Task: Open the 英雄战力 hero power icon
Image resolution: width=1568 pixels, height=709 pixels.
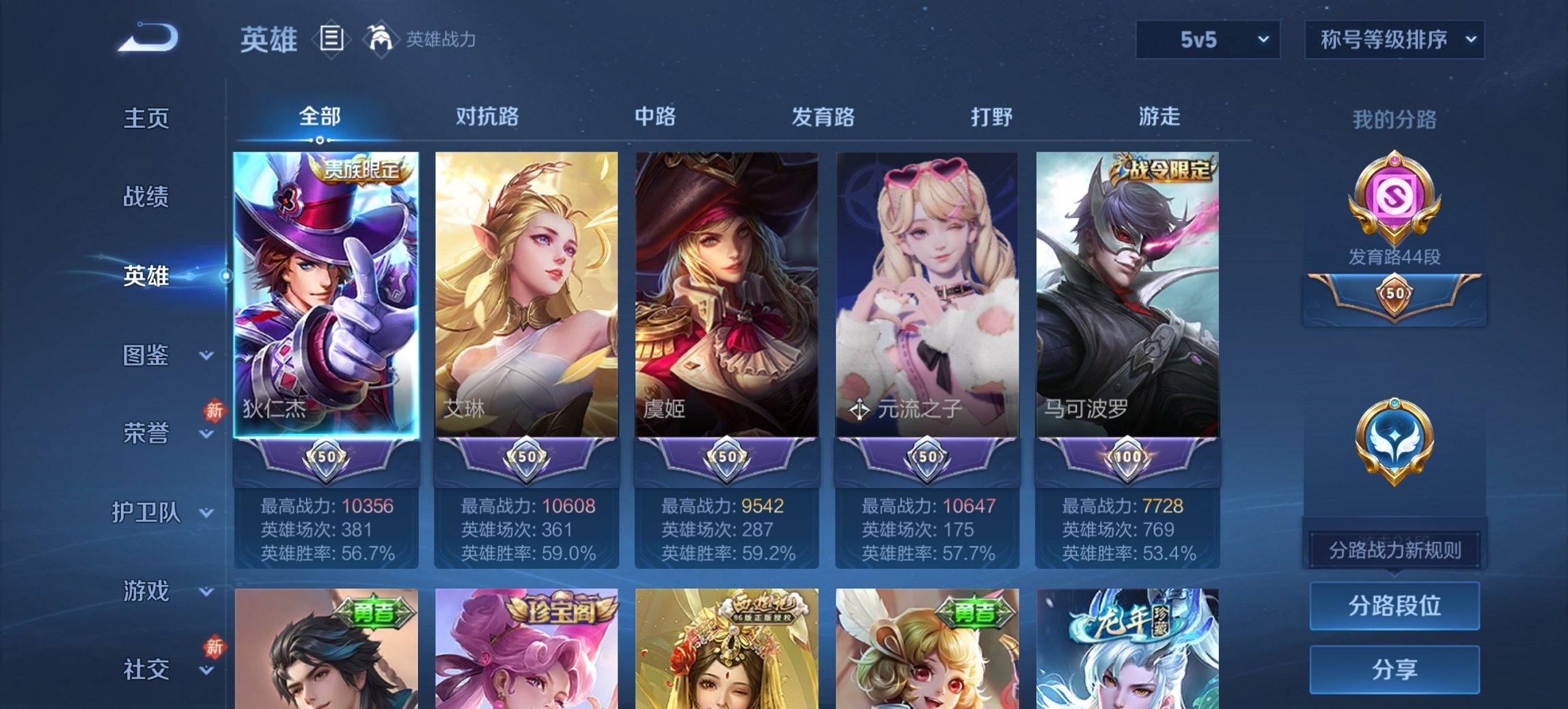Action: [x=381, y=39]
